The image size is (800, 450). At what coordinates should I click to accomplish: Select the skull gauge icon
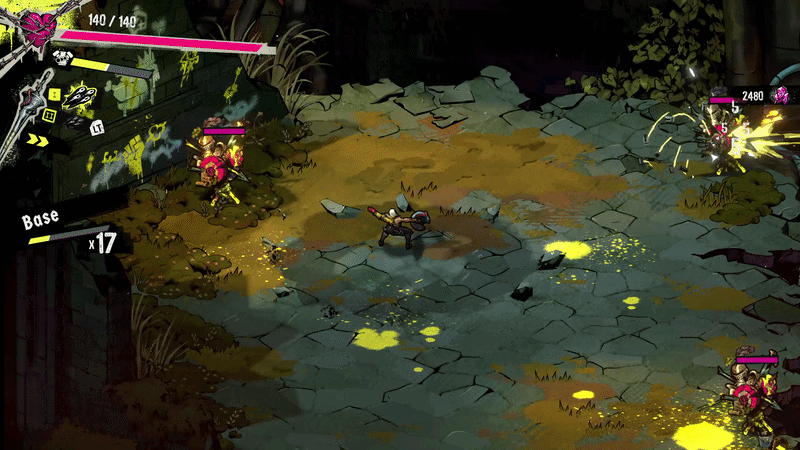(x=64, y=59)
